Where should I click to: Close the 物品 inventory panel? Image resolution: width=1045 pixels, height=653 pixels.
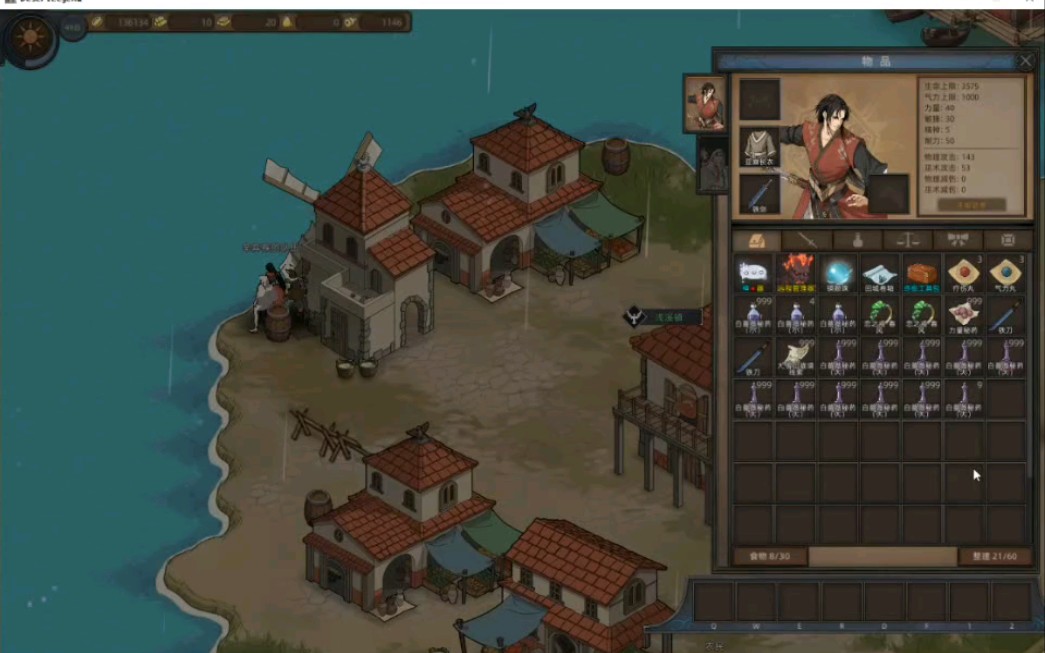[x=1025, y=61]
